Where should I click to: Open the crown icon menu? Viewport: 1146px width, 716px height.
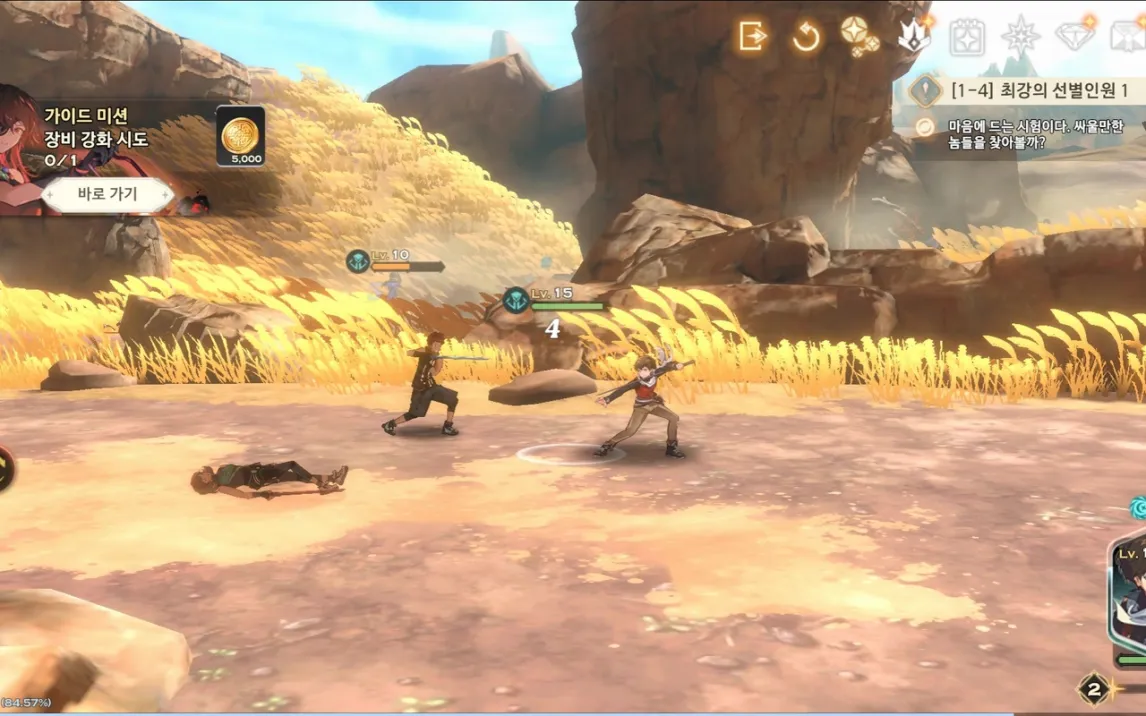(914, 36)
